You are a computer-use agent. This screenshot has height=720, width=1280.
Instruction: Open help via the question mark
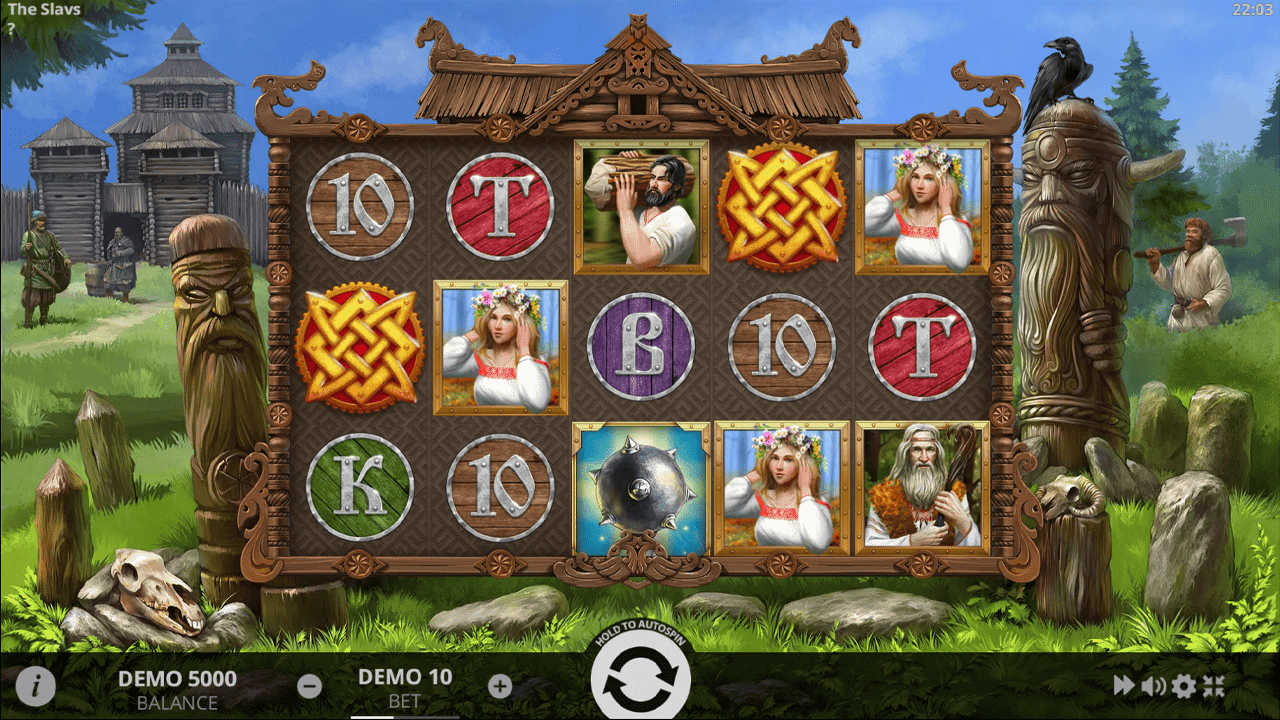point(11,29)
